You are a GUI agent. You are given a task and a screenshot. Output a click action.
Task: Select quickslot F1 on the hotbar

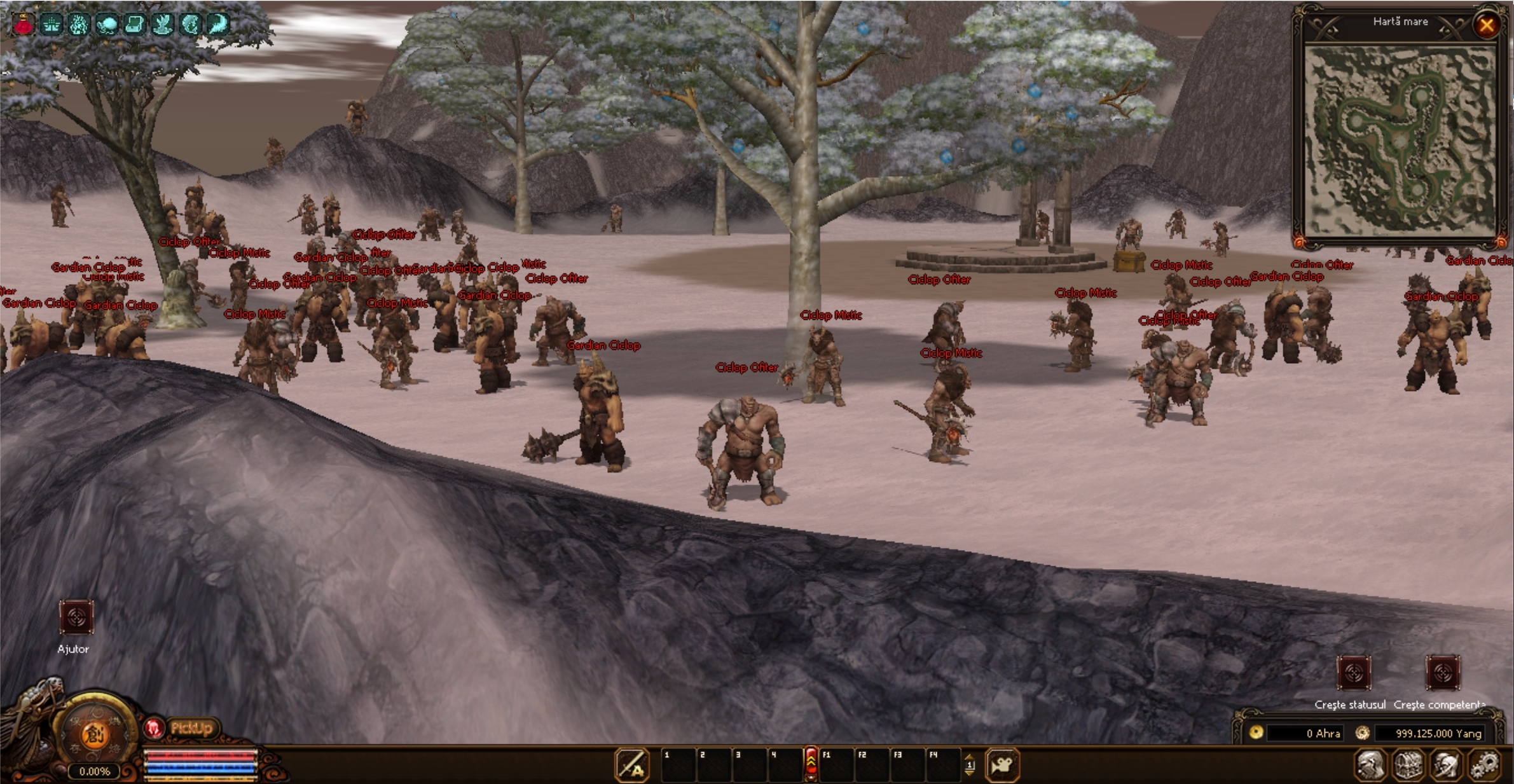[836, 764]
